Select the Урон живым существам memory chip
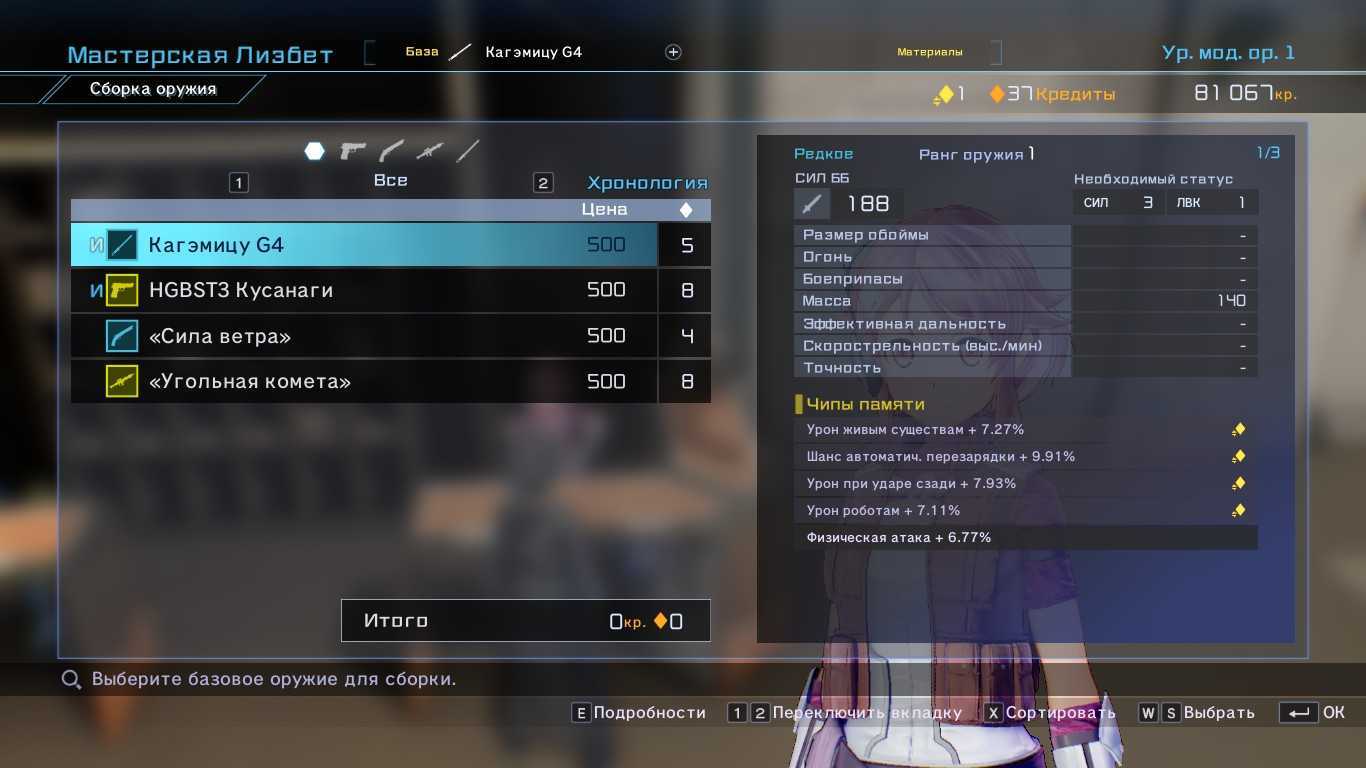Viewport: 1366px width, 768px height. [1025, 430]
